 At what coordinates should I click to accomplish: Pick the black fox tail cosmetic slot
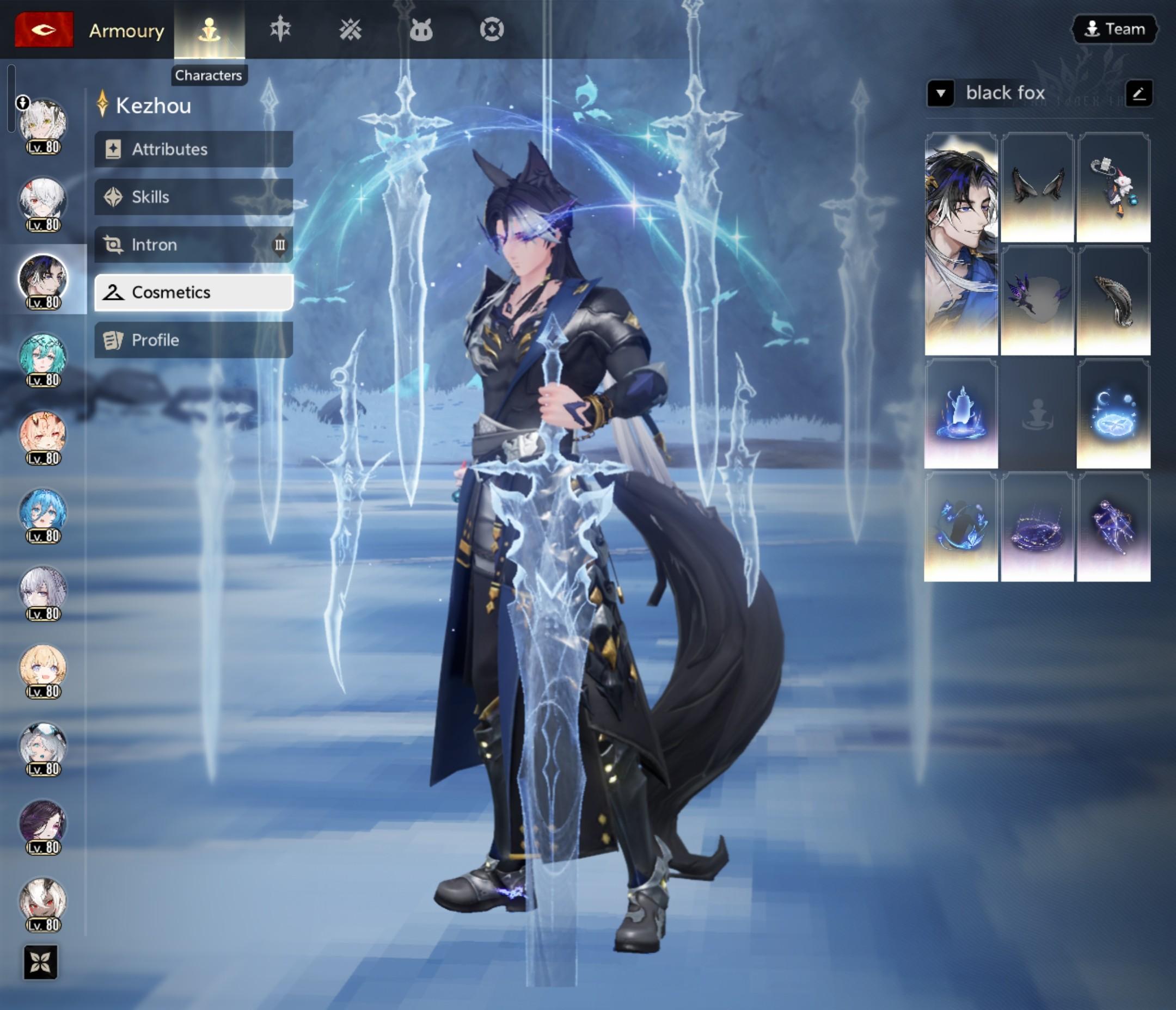pyautogui.click(x=1113, y=301)
